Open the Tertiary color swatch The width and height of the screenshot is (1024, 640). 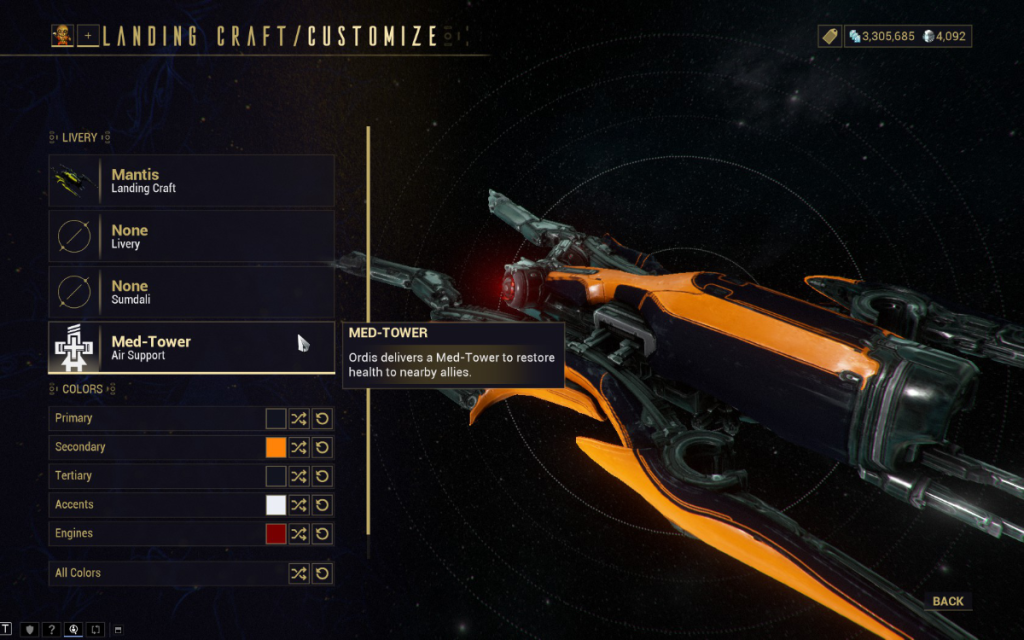click(276, 476)
